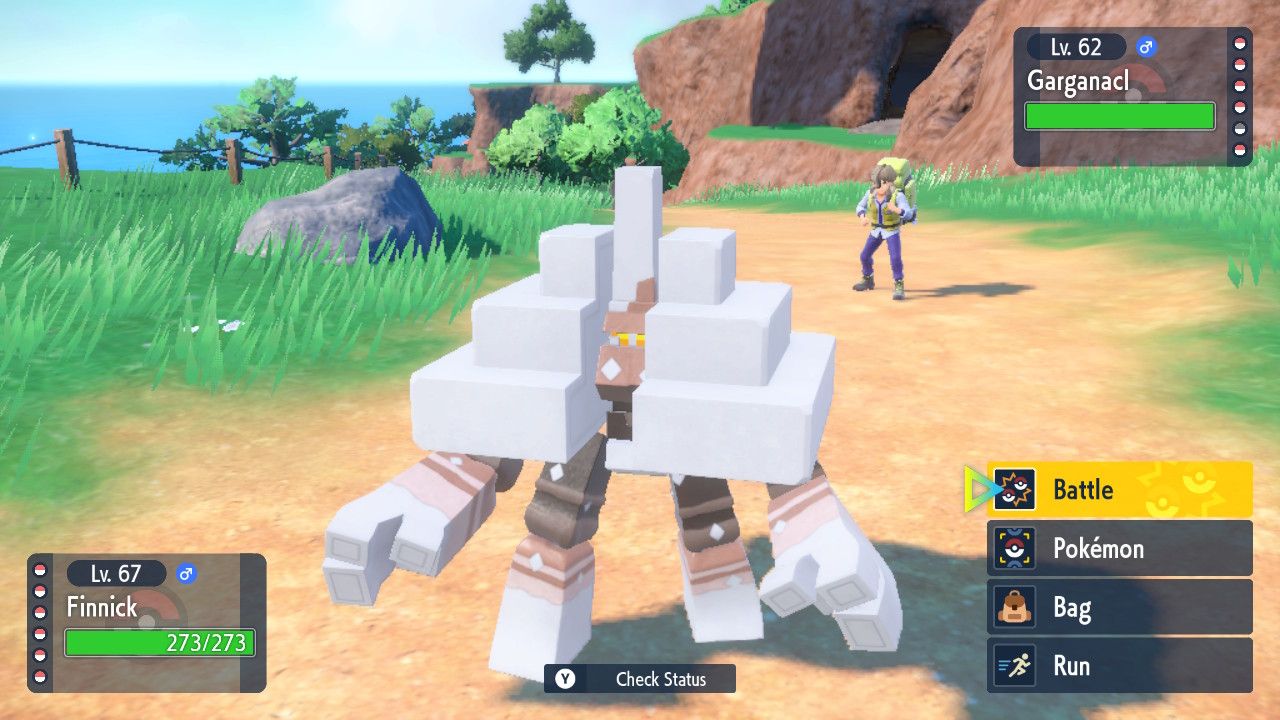Open the Bag option
1280x720 pixels.
click(1119, 607)
